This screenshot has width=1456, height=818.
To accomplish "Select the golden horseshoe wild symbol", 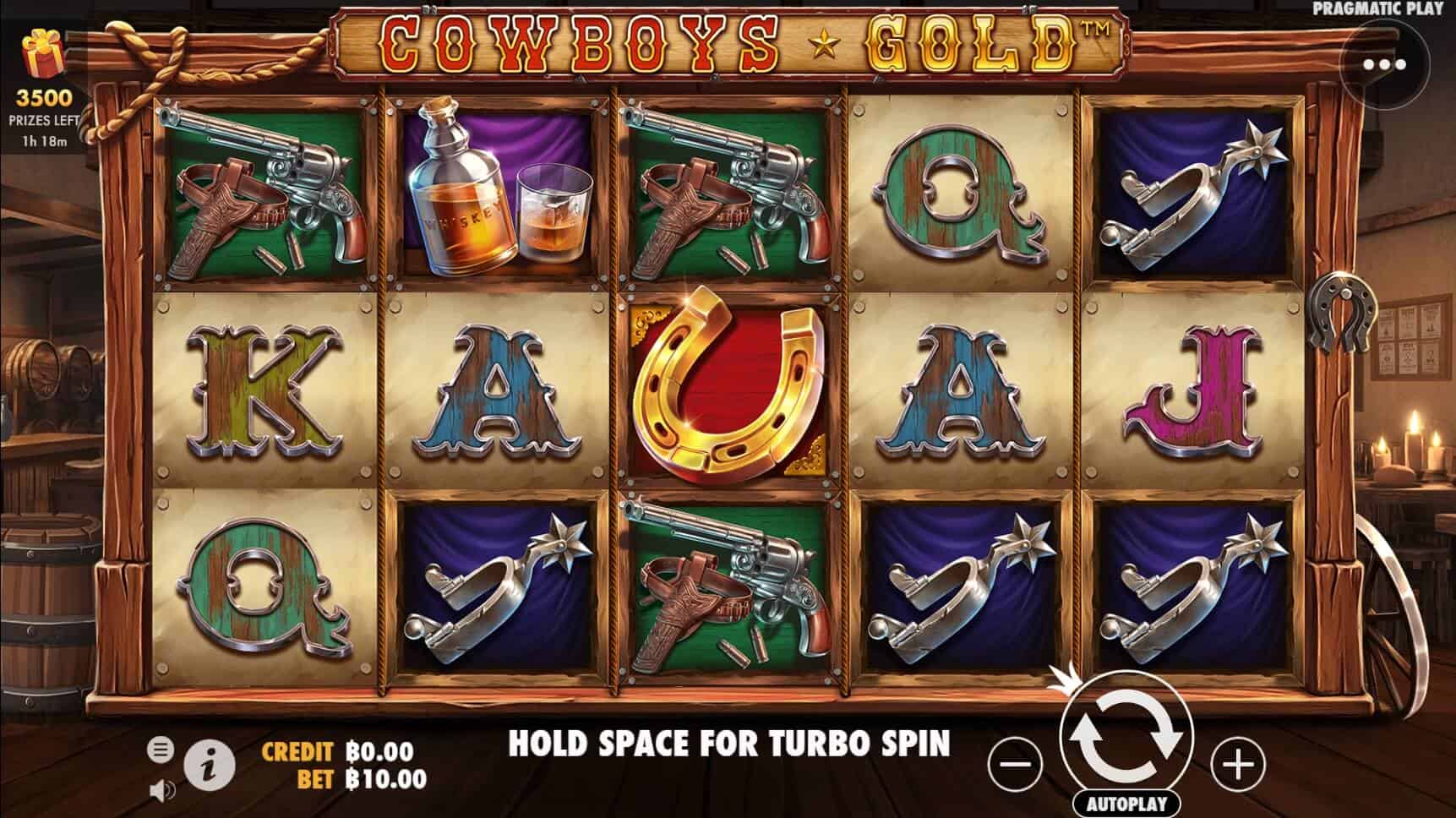I will 728,390.
